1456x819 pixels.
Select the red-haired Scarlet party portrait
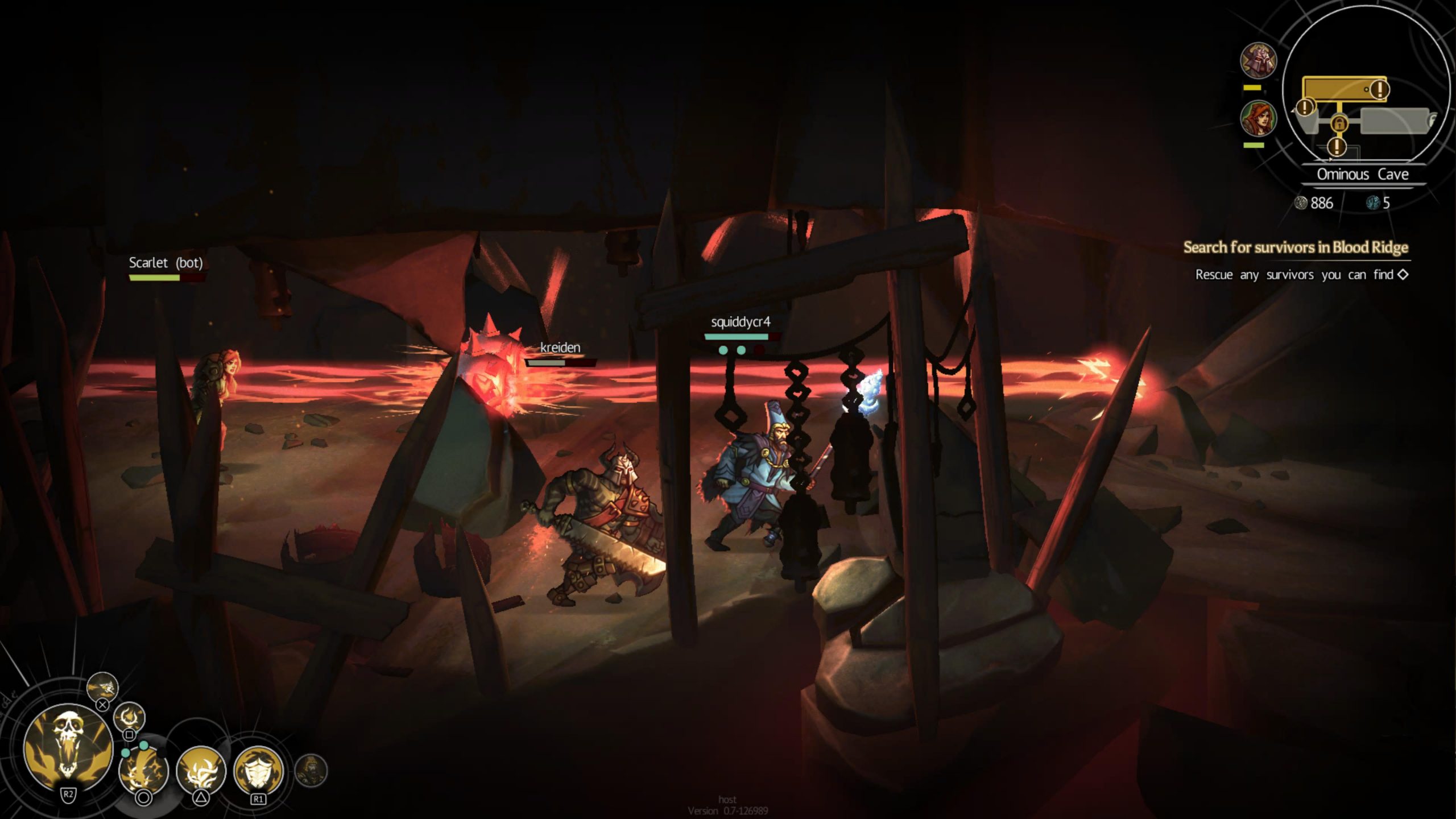click(x=1258, y=118)
